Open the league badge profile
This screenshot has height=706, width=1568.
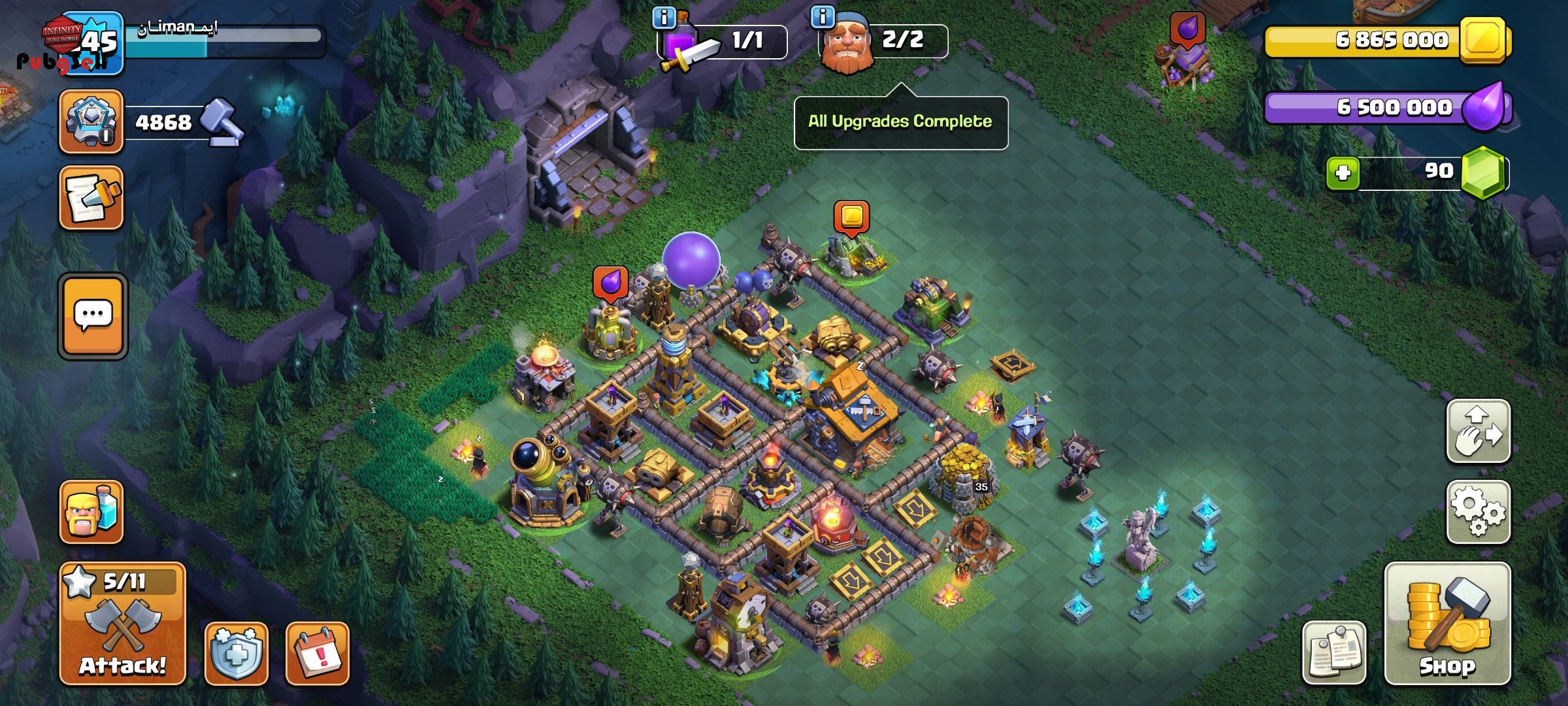[91, 122]
